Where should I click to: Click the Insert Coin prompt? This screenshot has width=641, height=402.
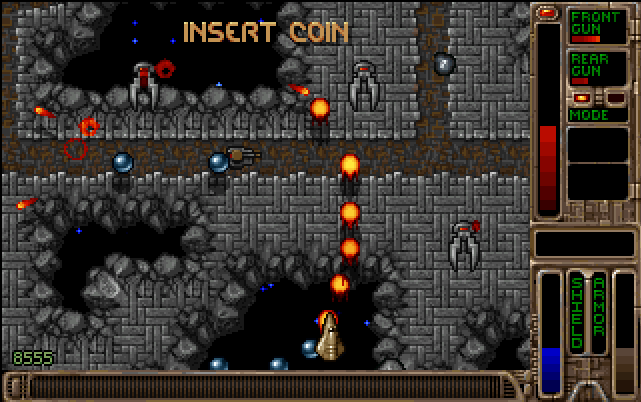click(266, 32)
